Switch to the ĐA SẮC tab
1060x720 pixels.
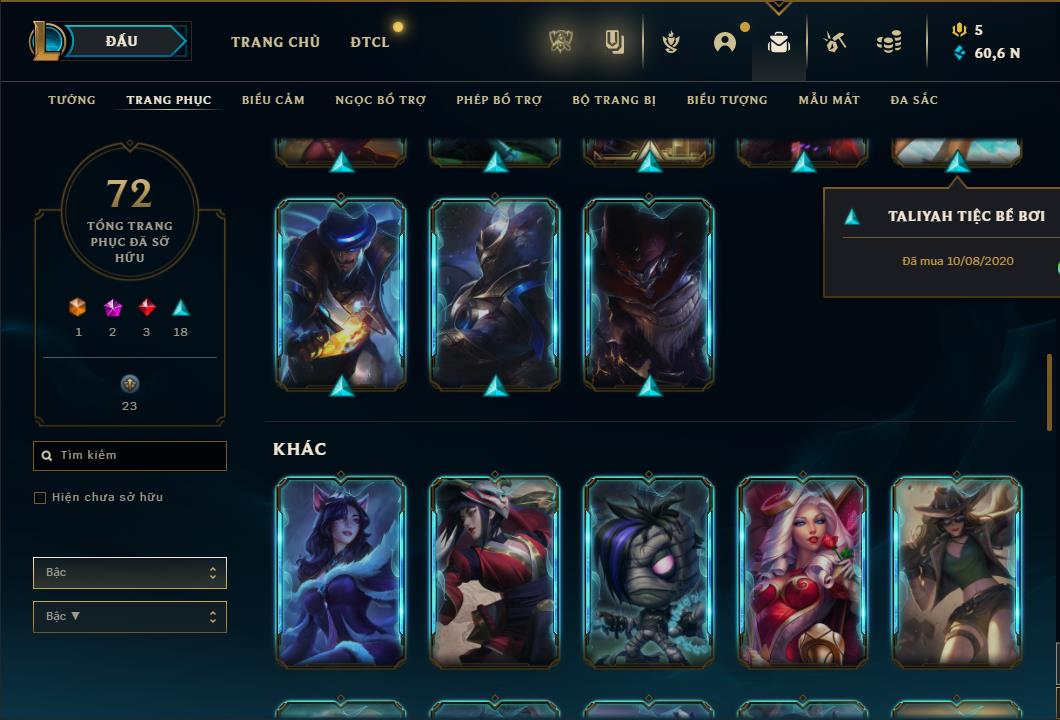tap(914, 100)
